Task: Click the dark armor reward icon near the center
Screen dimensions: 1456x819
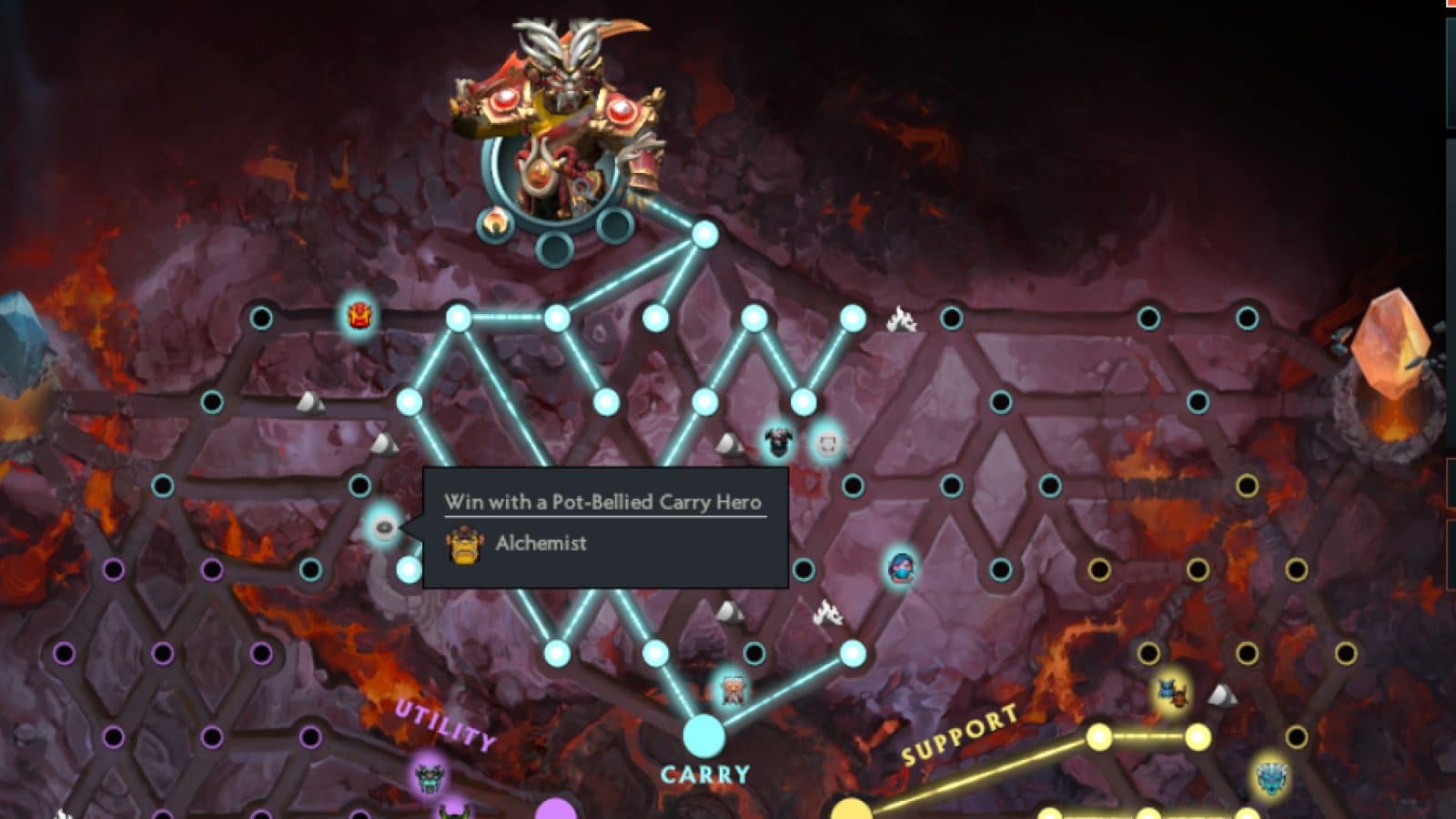Action: [x=778, y=440]
